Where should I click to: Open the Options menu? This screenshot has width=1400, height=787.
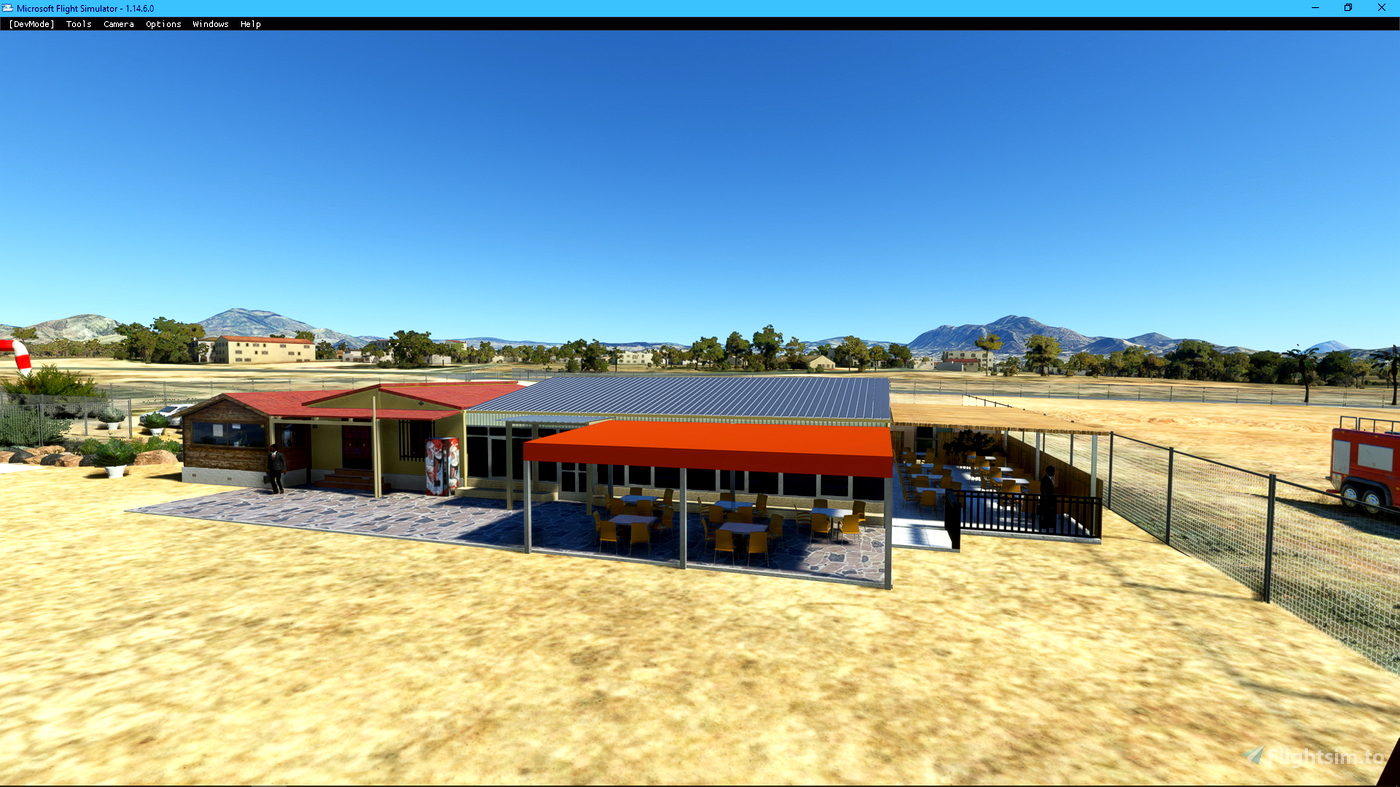162,22
